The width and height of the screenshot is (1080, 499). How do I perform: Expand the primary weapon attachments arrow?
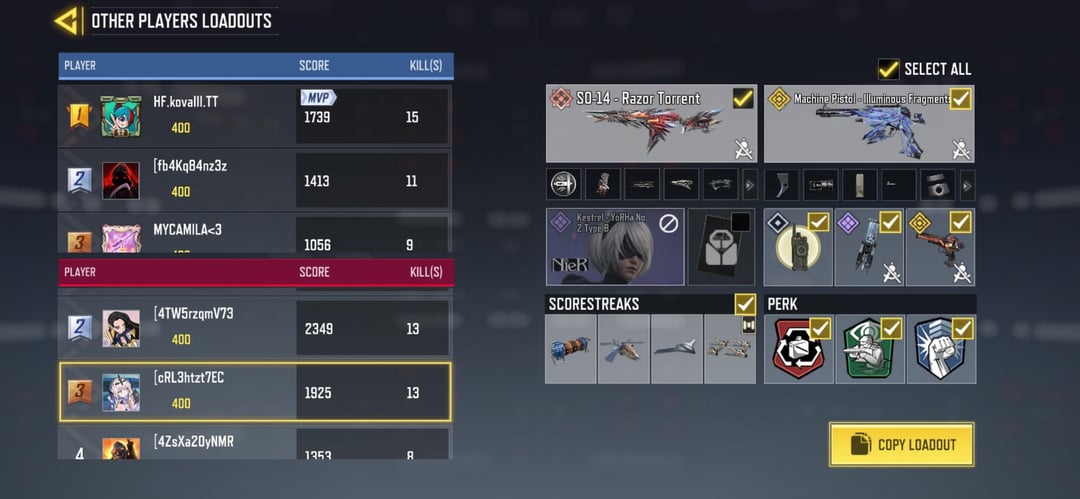point(750,185)
